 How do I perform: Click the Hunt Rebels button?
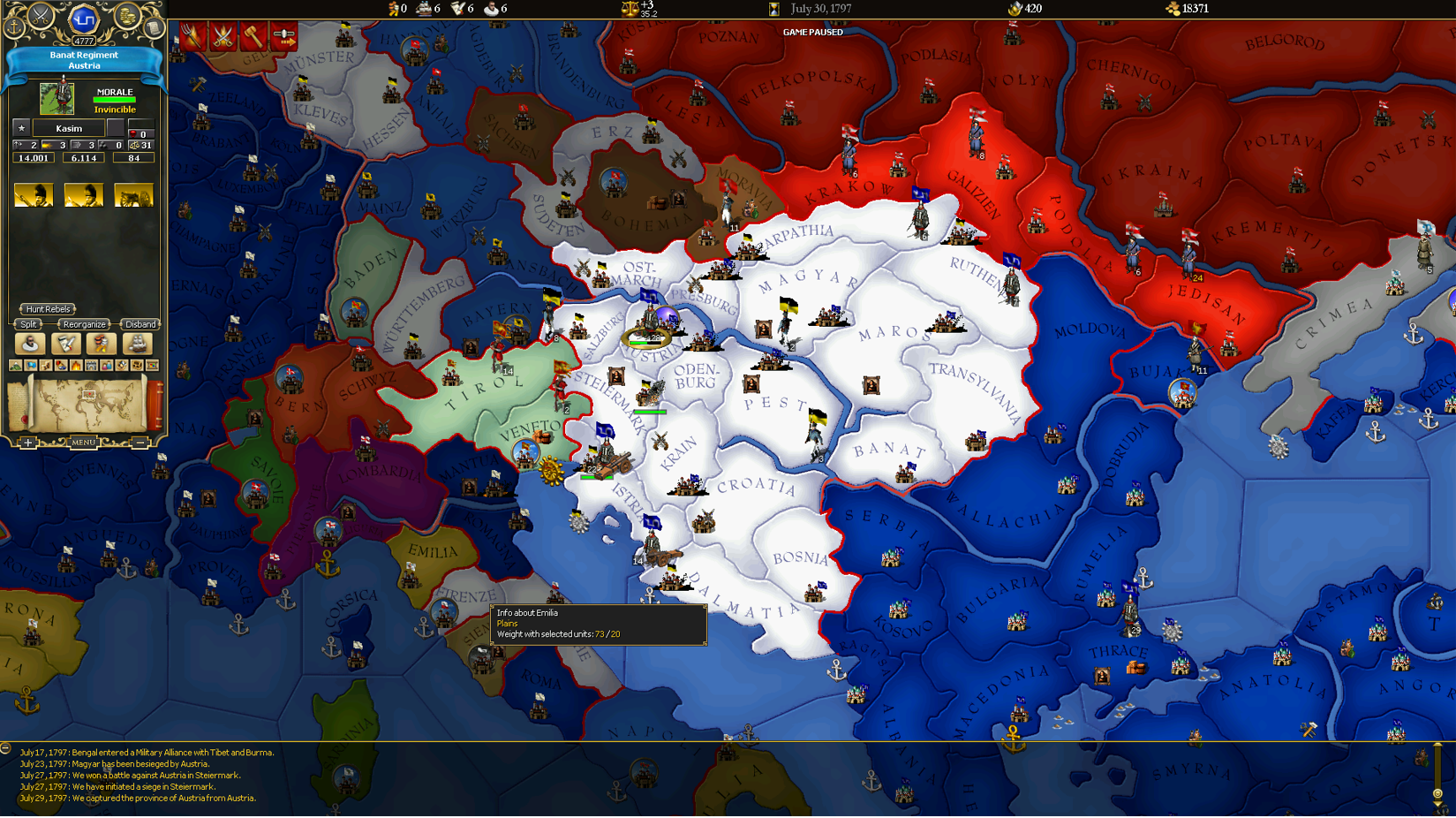tap(48, 309)
